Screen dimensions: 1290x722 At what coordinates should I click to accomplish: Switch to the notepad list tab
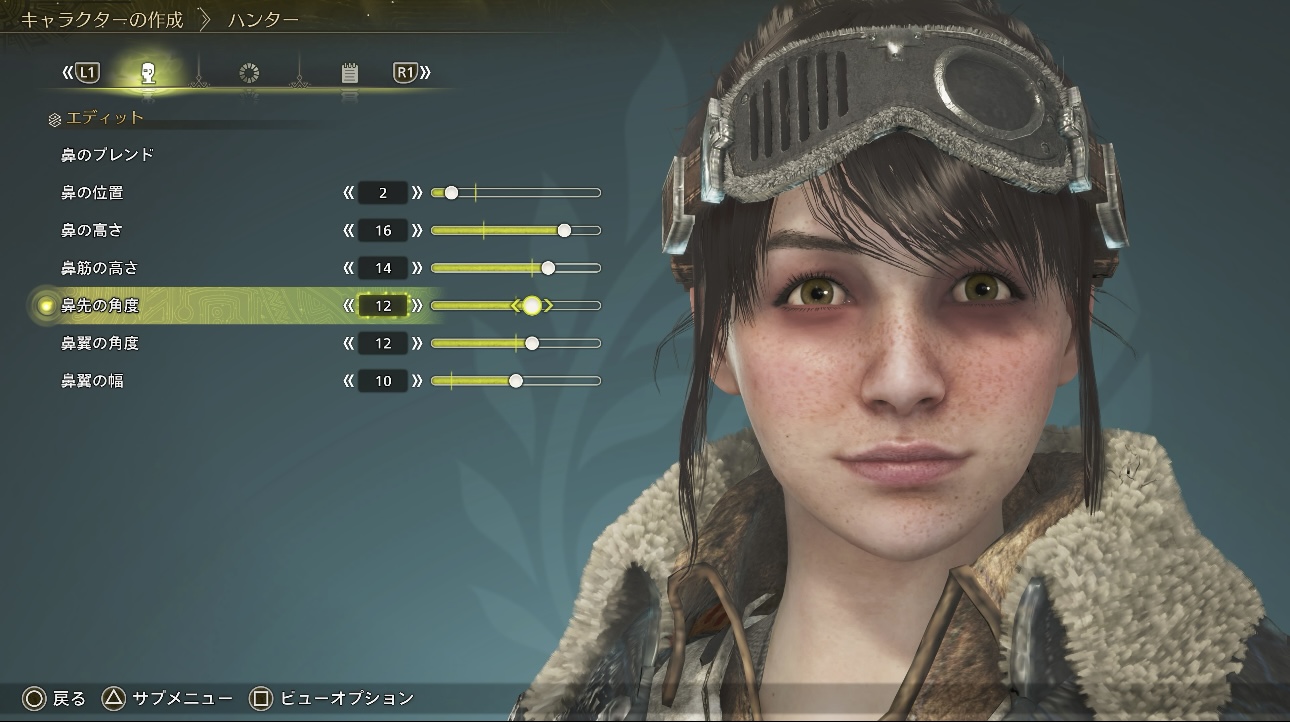click(x=349, y=73)
